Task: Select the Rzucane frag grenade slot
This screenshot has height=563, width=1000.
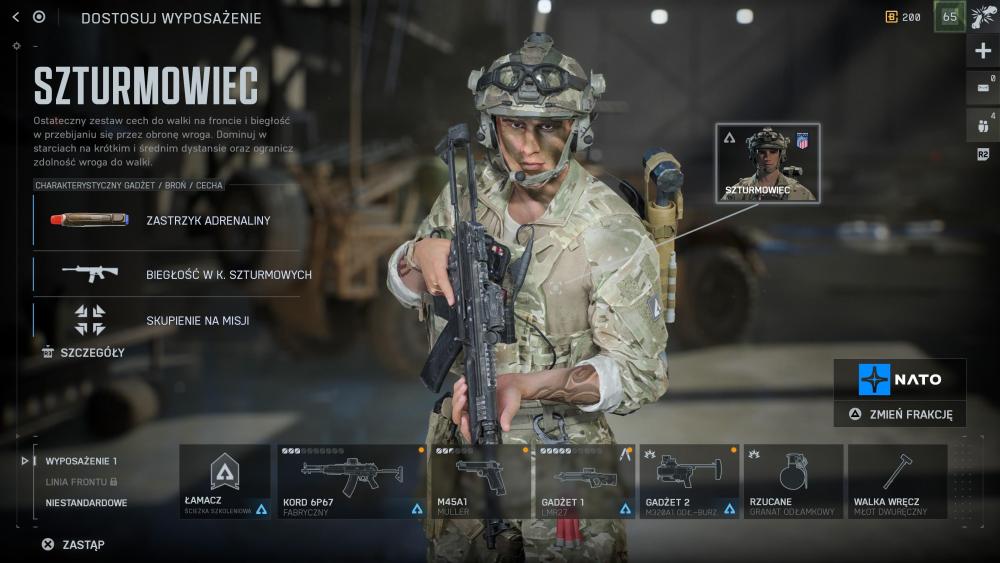Action: pyautogui.click(x=793, y=481)
